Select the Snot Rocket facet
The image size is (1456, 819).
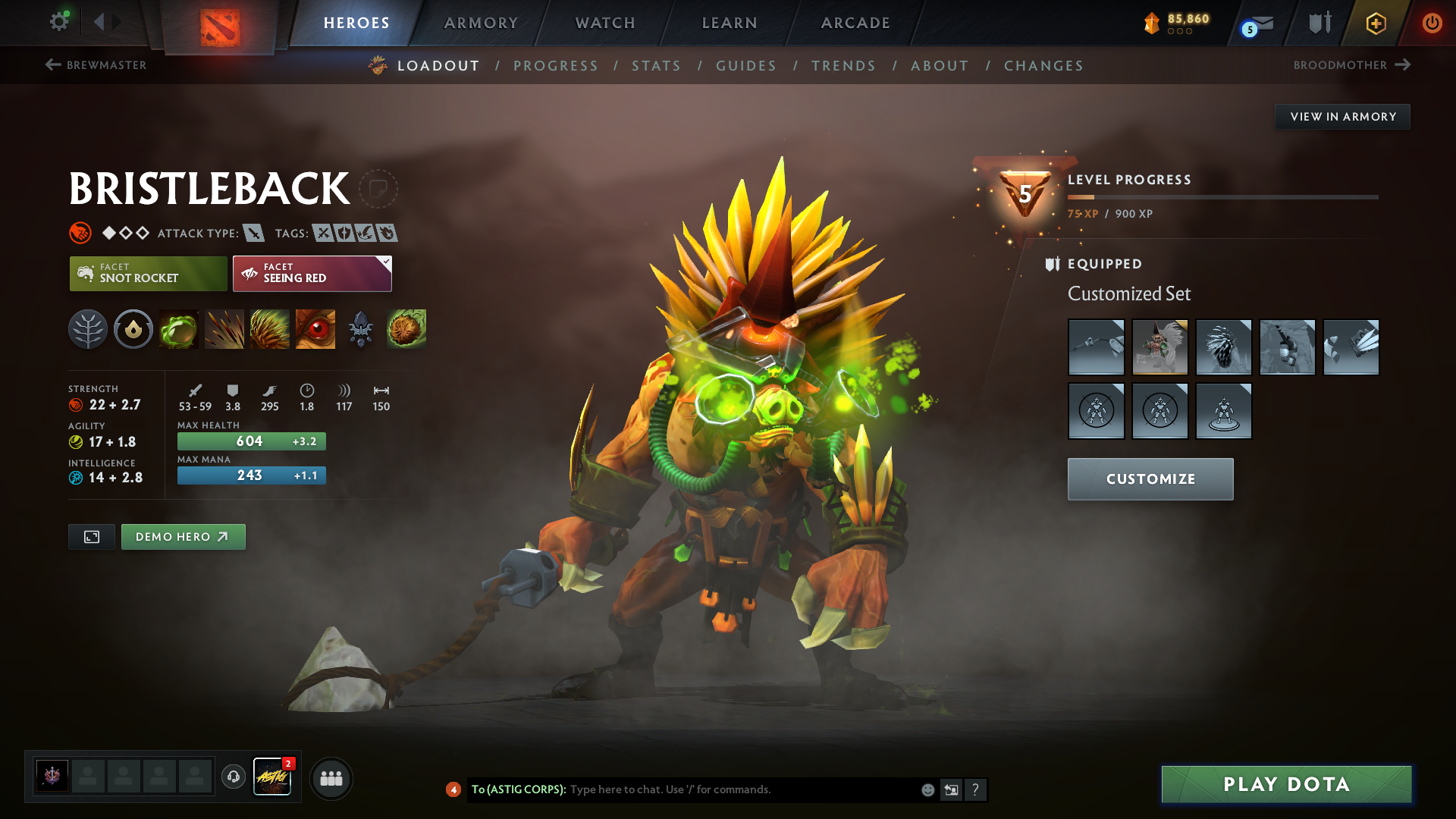(149, 274)
